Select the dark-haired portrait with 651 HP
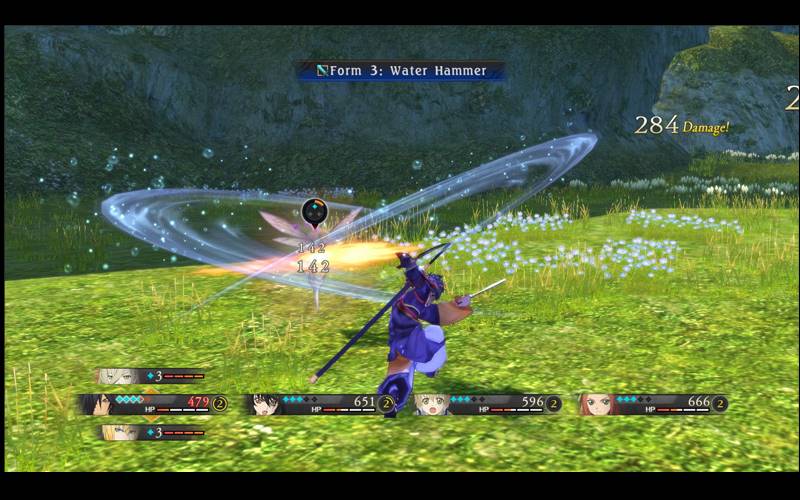Viewport: 800px width, 500px height. coord(265,404)
